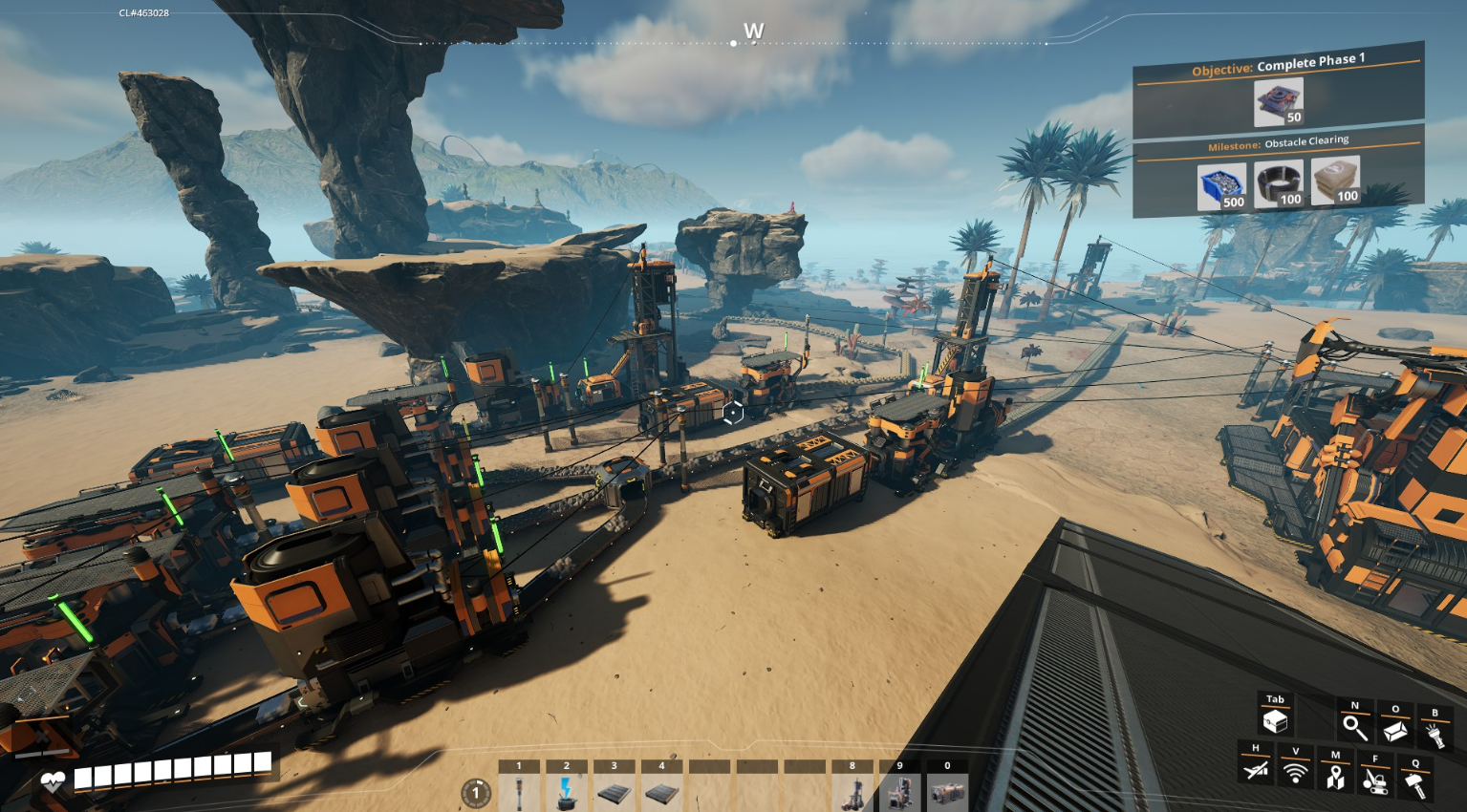Select the power pole in hotbar slot 1

point(519,792)
